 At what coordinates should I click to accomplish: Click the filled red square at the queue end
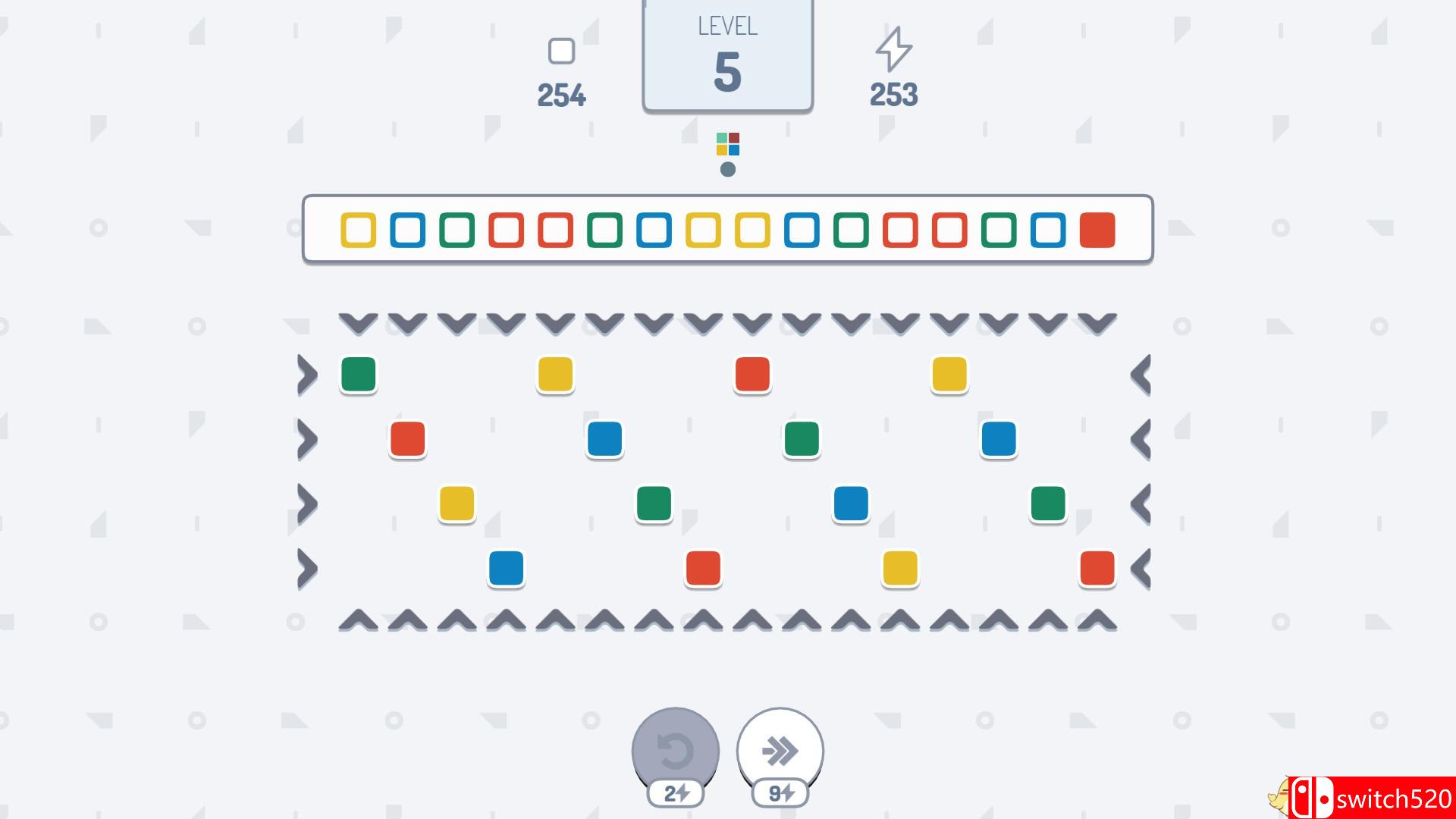tap(1097, 231)
